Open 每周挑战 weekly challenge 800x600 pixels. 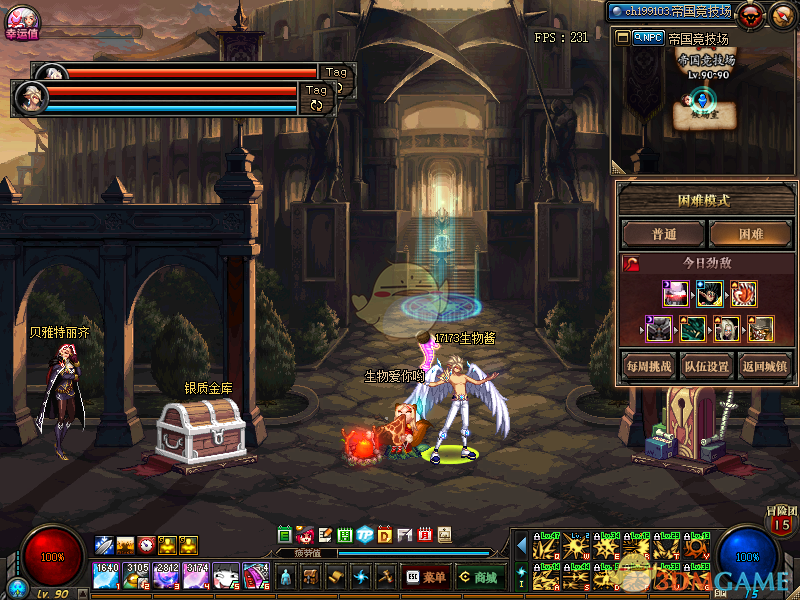pos(649,365)
